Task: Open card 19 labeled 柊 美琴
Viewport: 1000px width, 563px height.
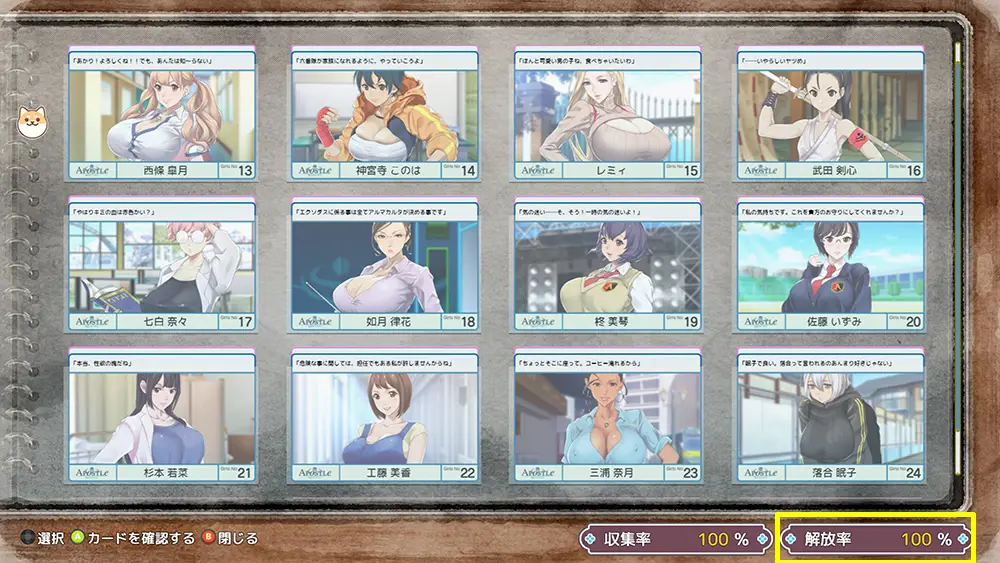Action: (607, 266)
